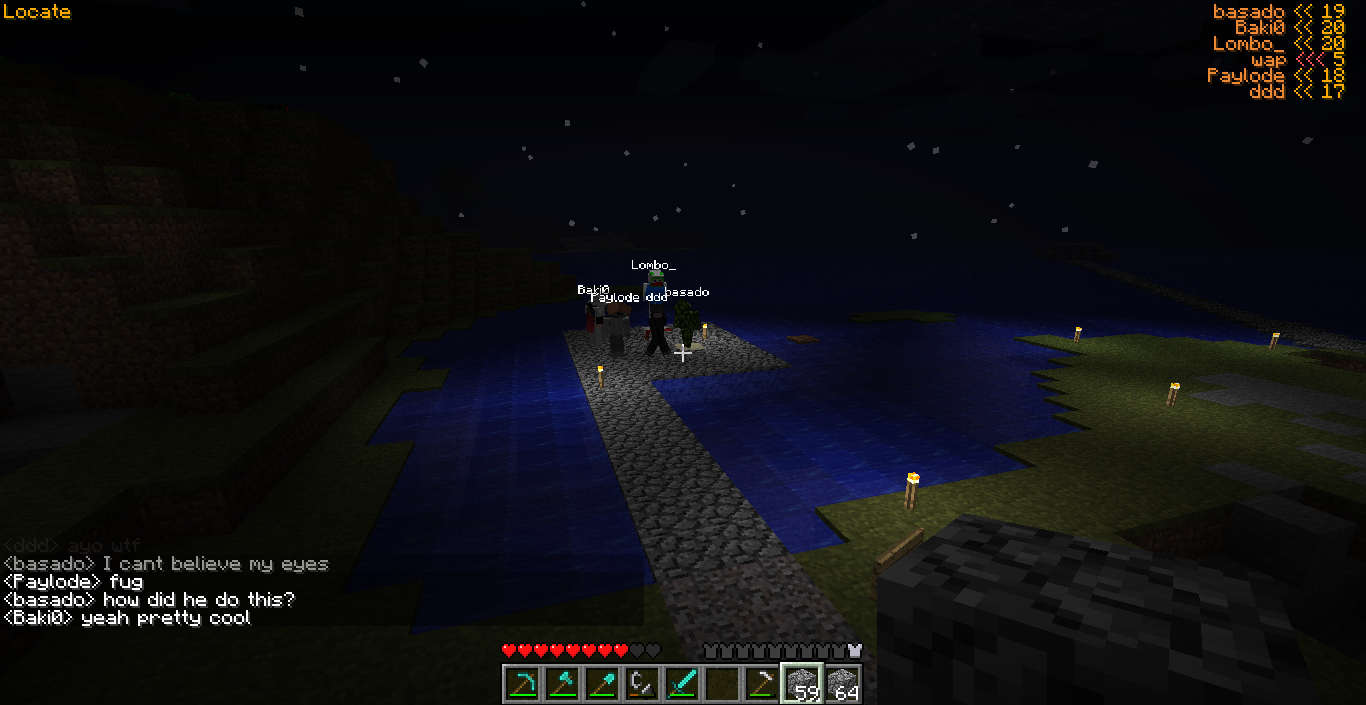The image size is (1366, 705).
Task: Choose the diamond axe in the hotbar
Action: click(x=562, y=684)
